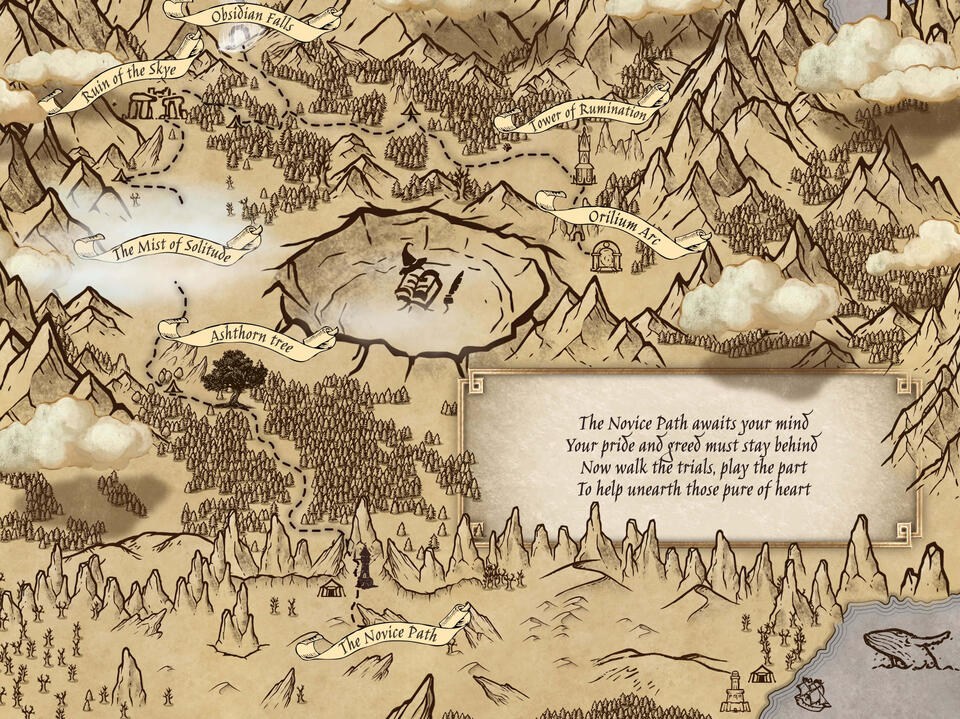Click the stone dolmen ruins marker
Viewport: 960px width, 719px height.
[155, 104]
